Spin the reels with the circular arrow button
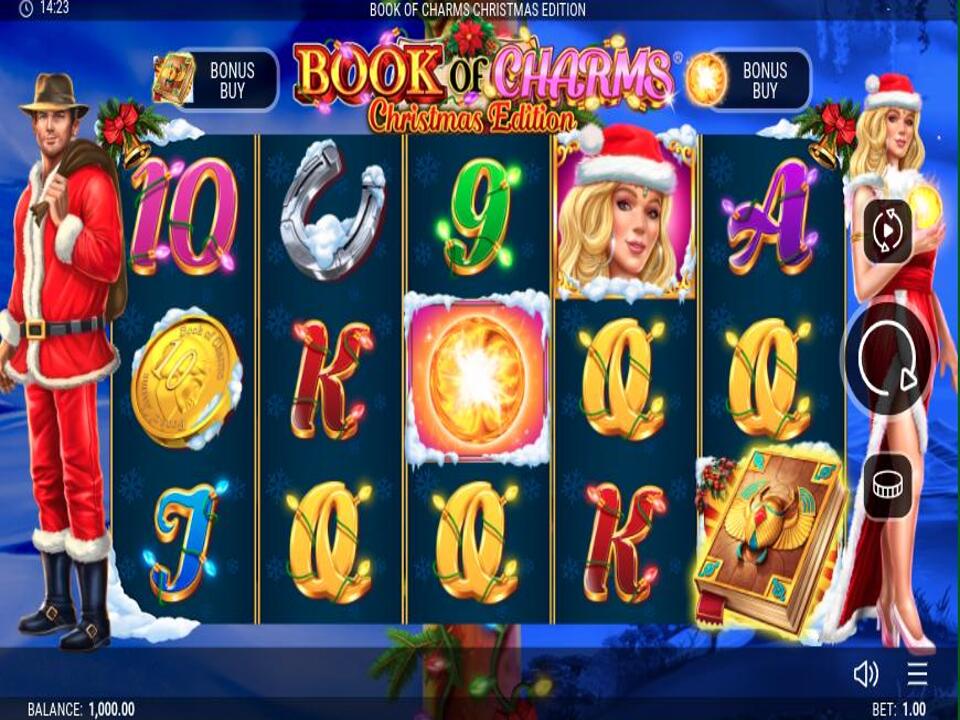Image resolution: width=960 pixels, height=720 pixels. tap(888, 361)
